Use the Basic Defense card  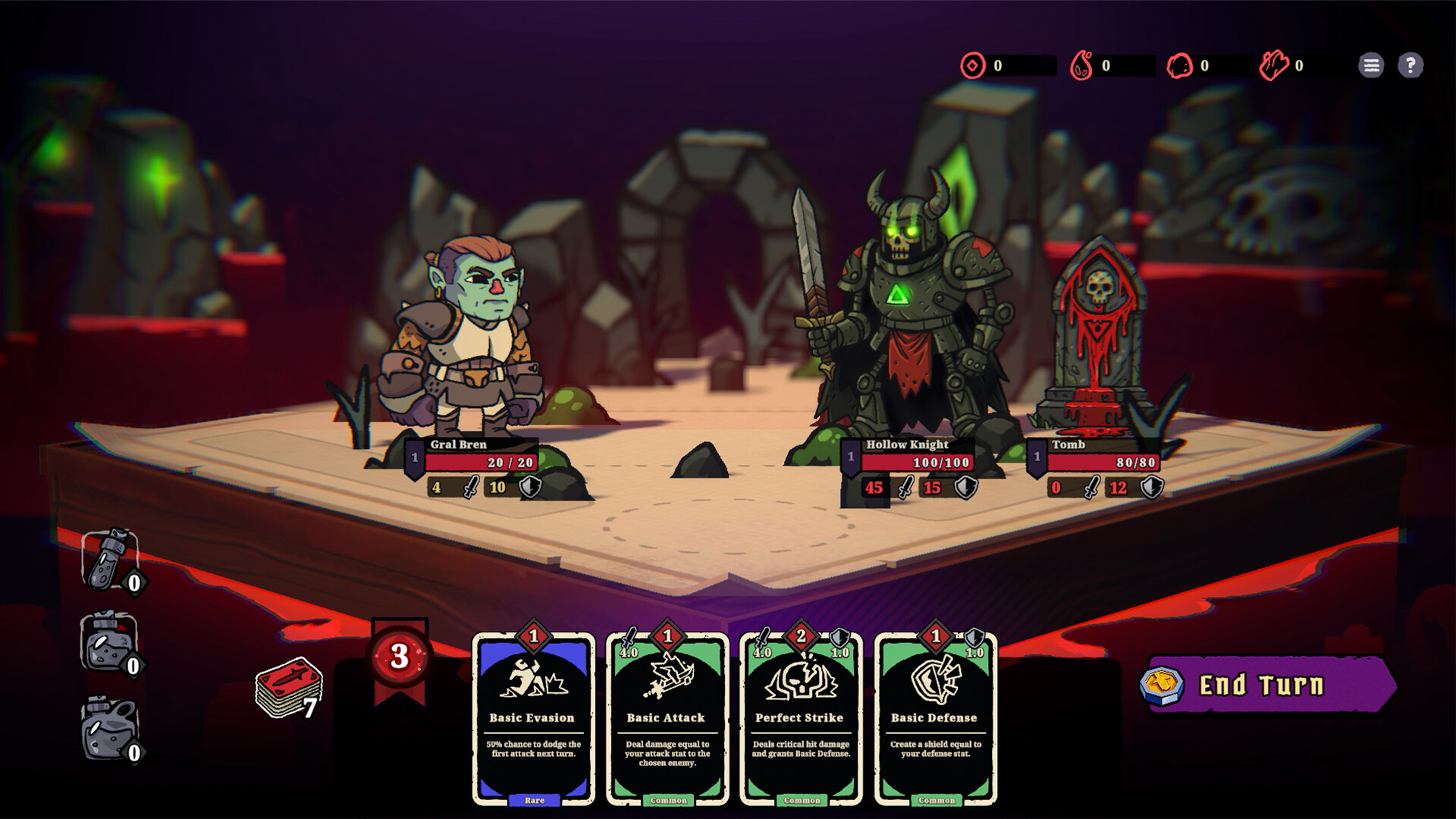pyautogui.click(x=935, y=717)
